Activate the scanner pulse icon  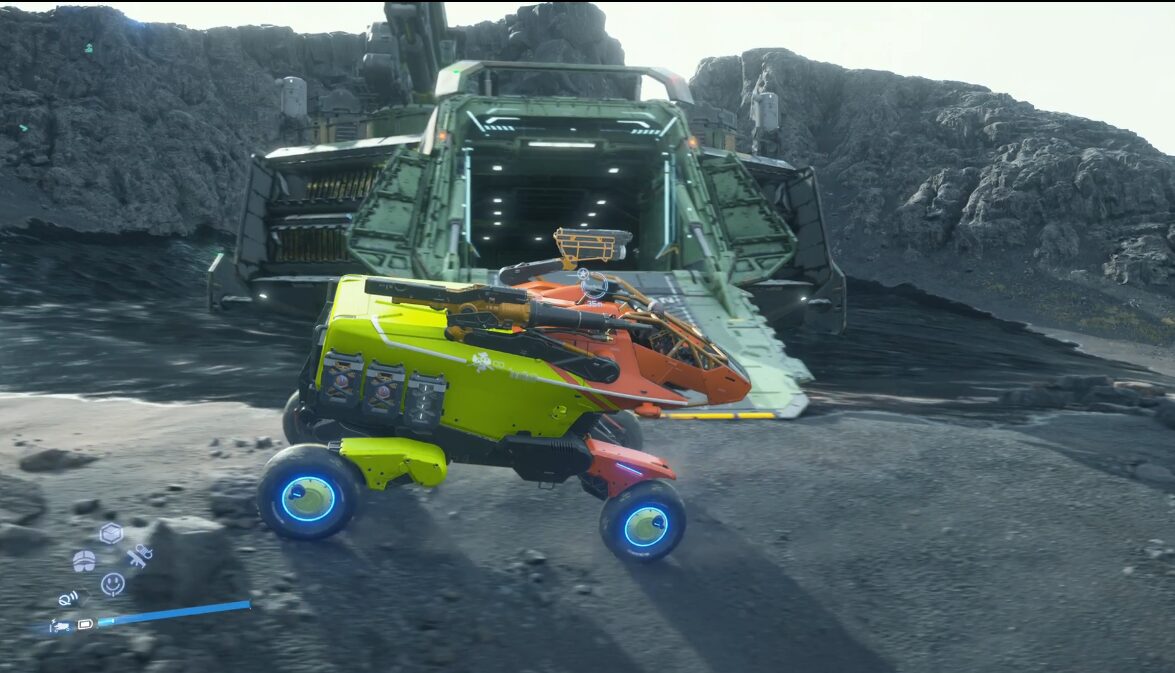(x=69, y=599)
